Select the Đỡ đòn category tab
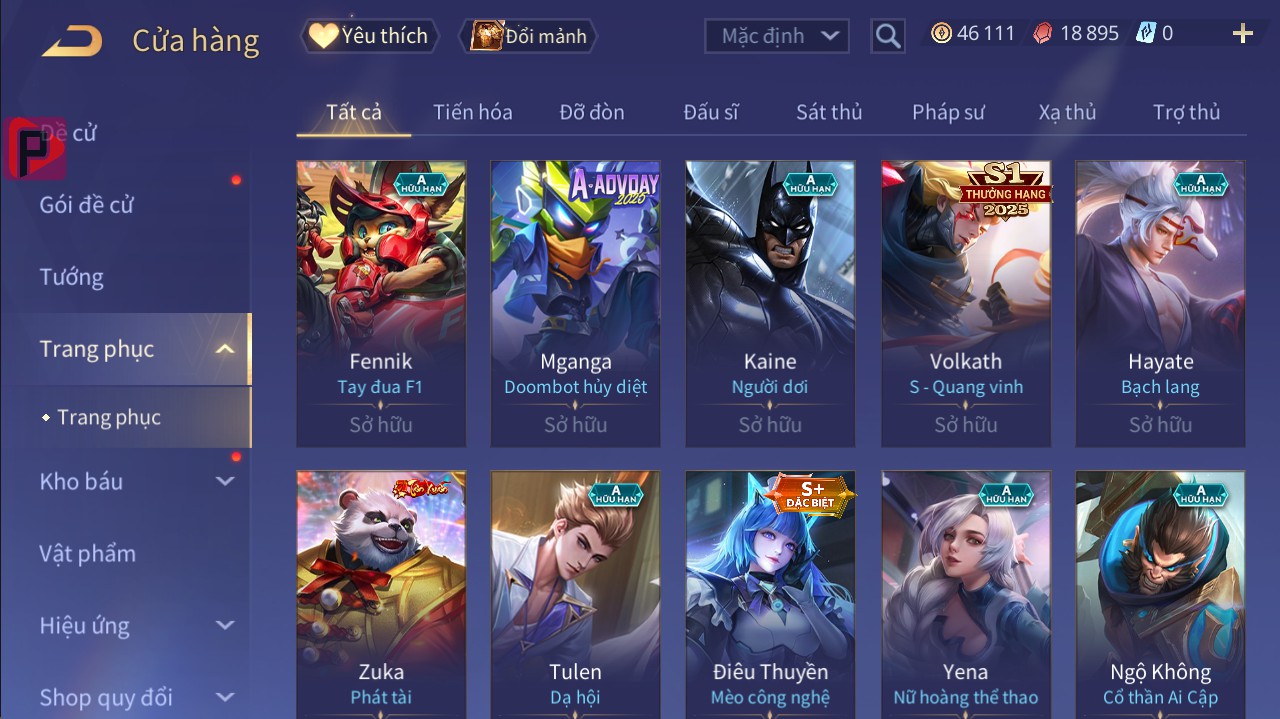The width and height of the screenshot is (1280, 719). [x=592, y=112]
